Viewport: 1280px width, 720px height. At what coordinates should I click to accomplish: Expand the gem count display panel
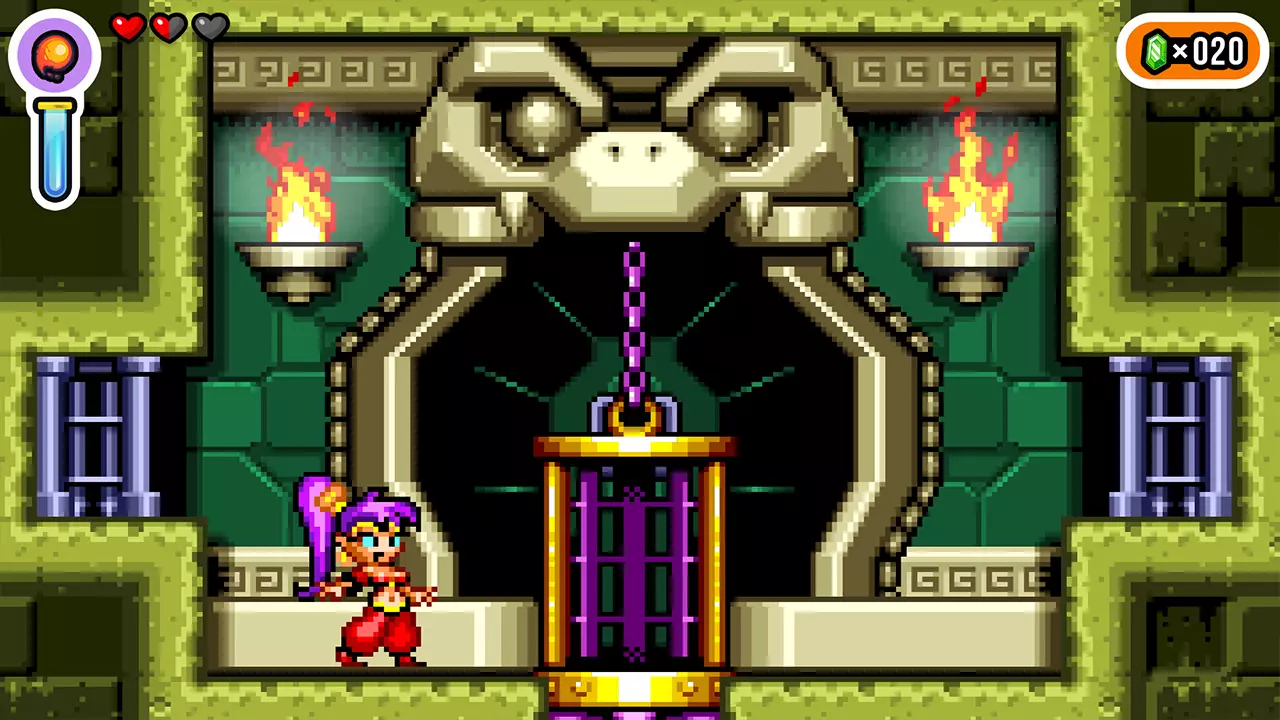pyautogui.click(x=1193, y=50)
